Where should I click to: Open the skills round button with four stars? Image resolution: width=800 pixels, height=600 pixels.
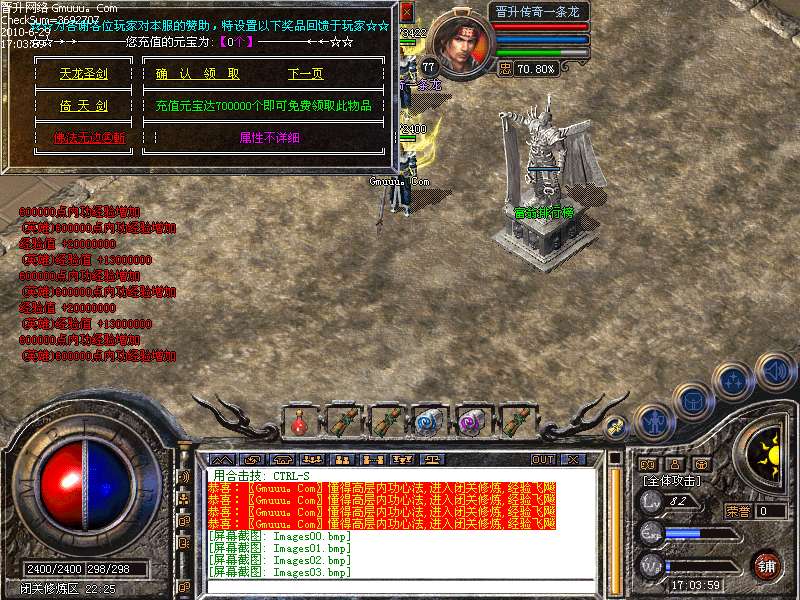(x=734, y=380)
